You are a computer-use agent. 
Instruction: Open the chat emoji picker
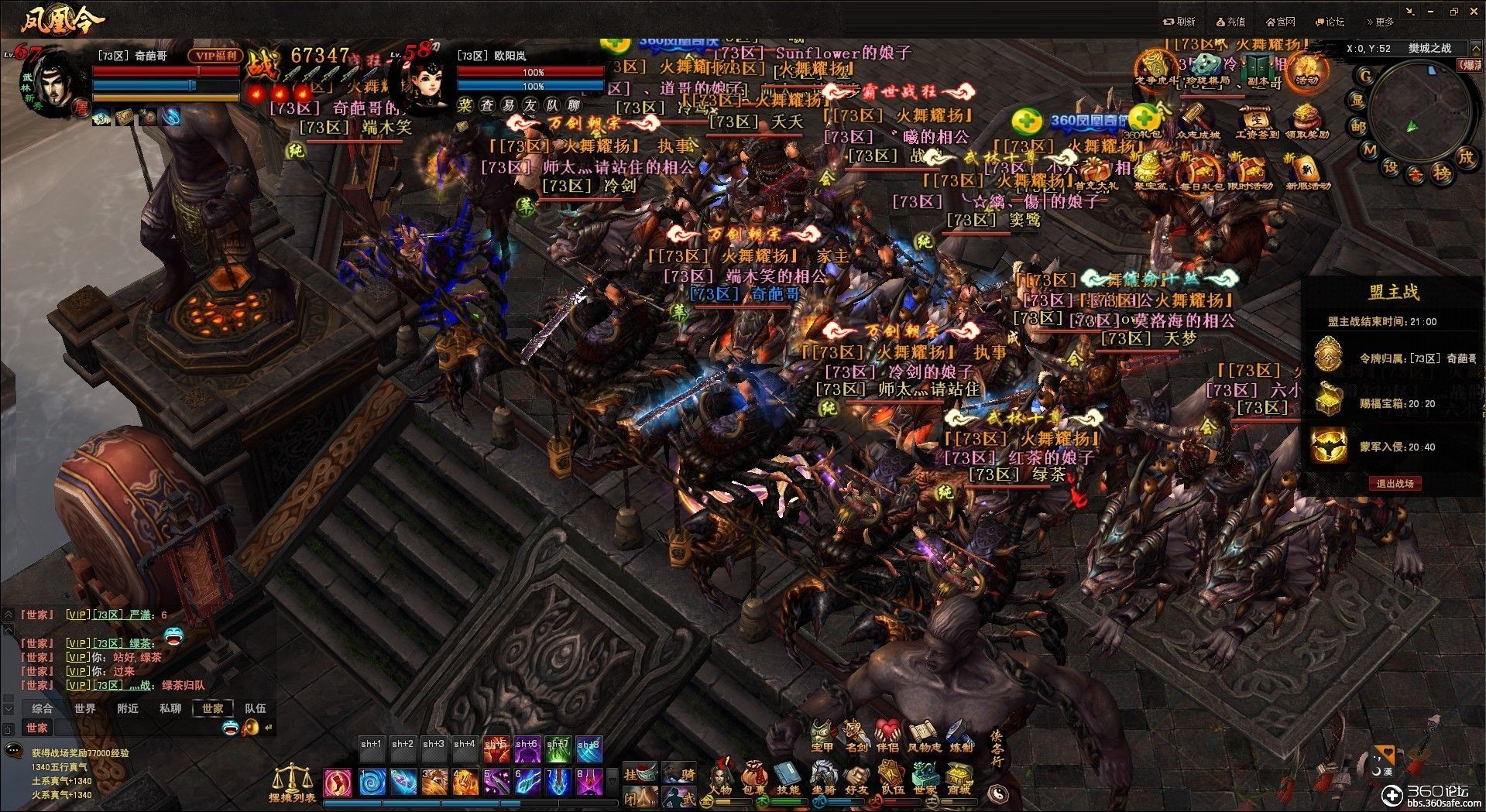coord(230,727)
